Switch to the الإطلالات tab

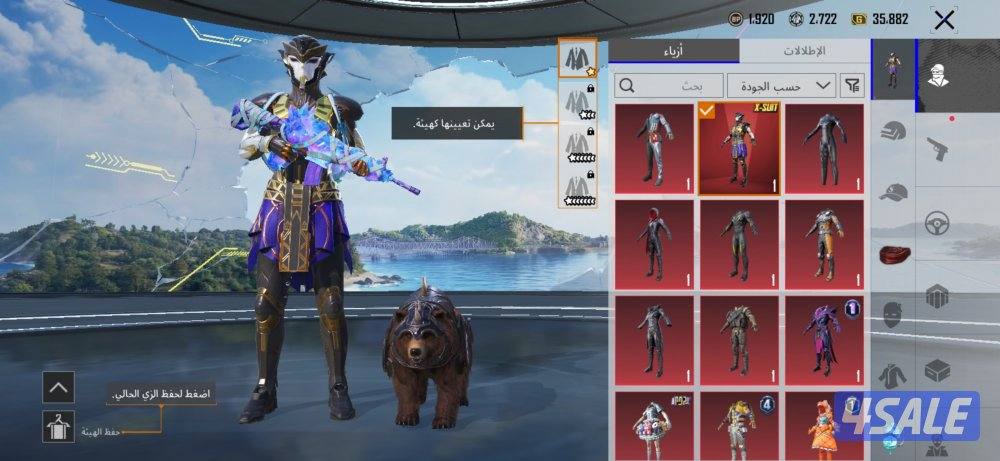(805, 52)
